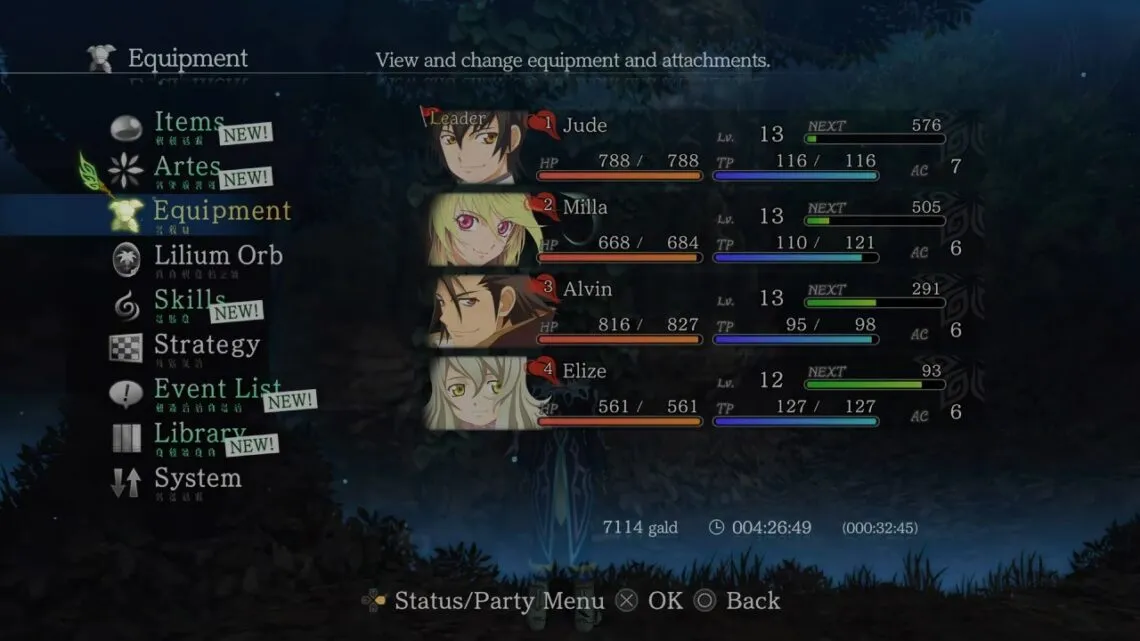1140x641 pixels.
Task: Pick Alvin's character row
Action: [740, 311]
